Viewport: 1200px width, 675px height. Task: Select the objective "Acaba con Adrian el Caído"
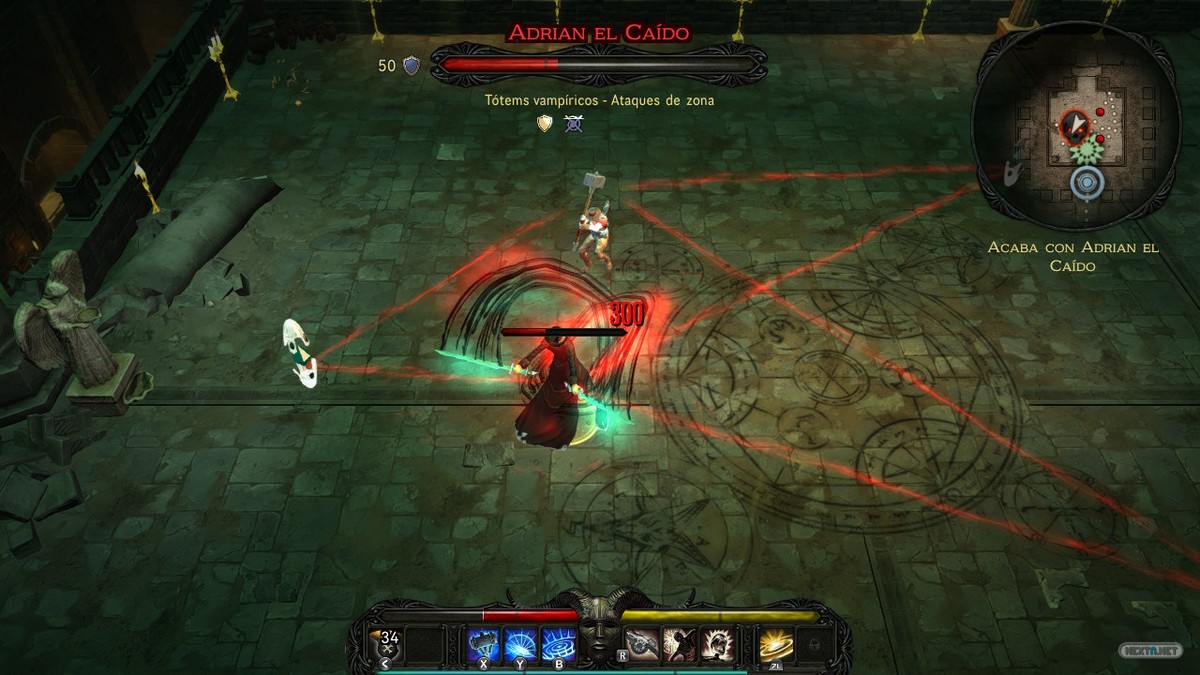pos(1073,256)
